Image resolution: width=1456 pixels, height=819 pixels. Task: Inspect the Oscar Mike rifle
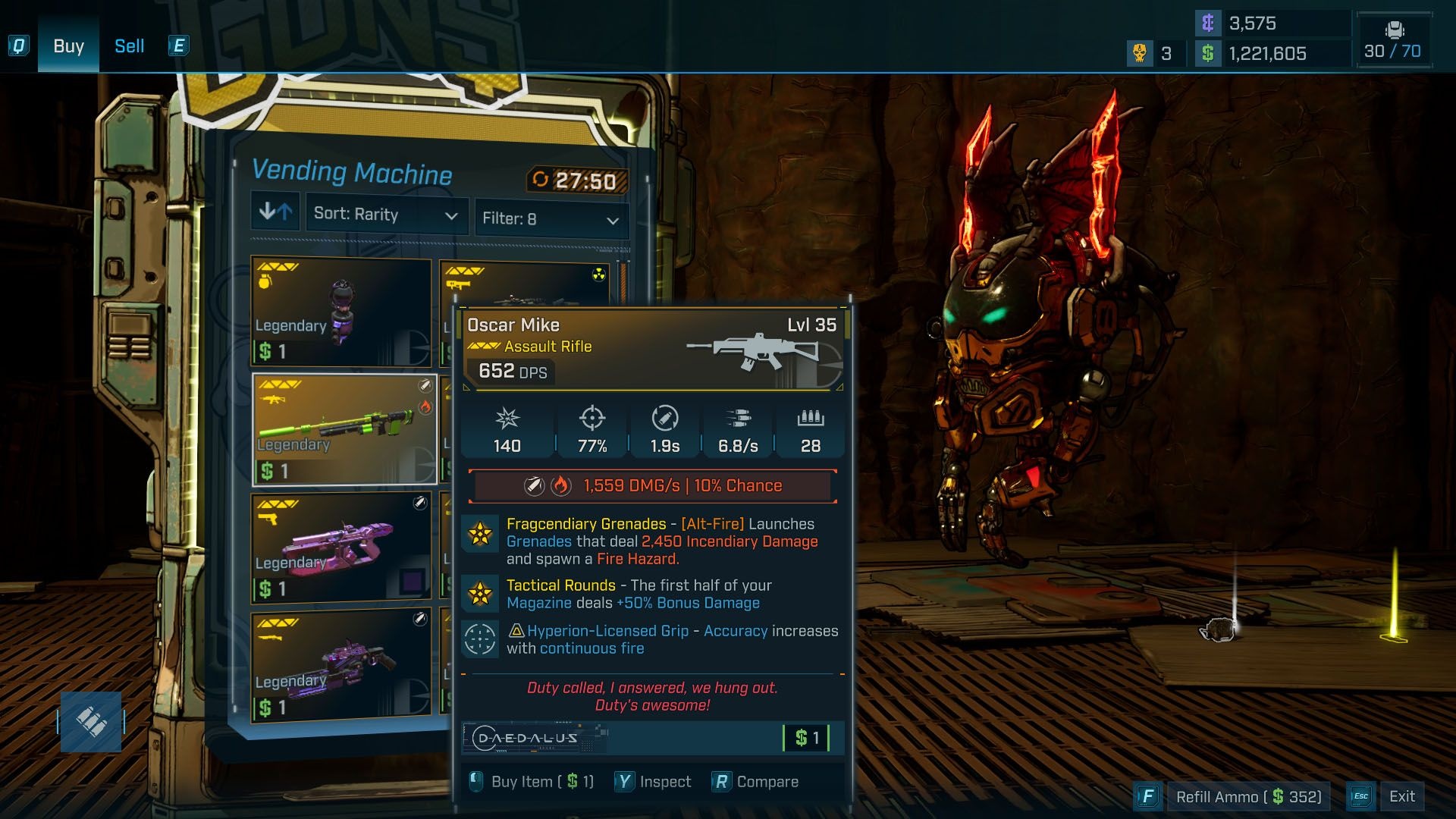(653, 782)
